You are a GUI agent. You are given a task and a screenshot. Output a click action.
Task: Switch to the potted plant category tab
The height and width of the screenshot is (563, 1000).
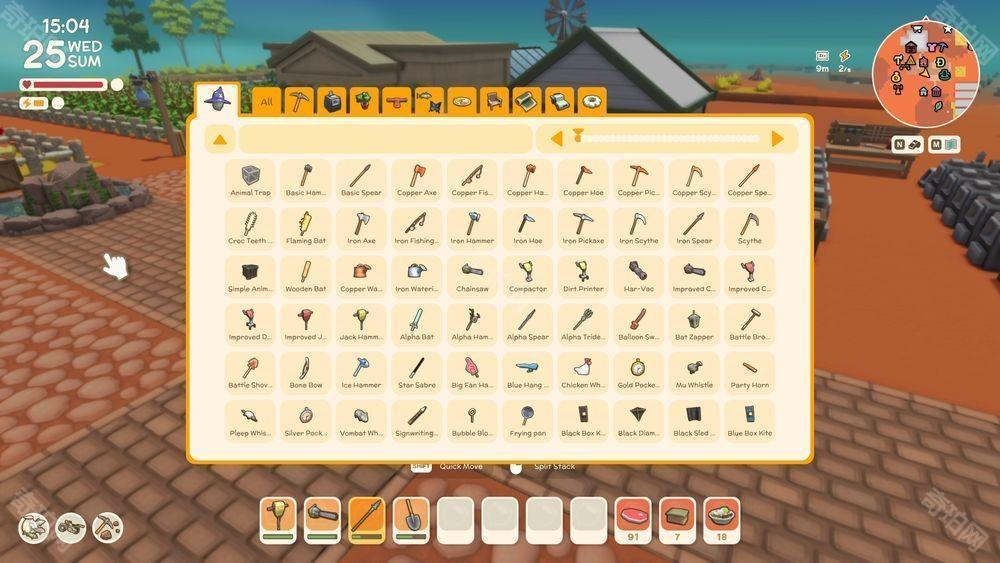pyautogui.click(x=364, y=101)
